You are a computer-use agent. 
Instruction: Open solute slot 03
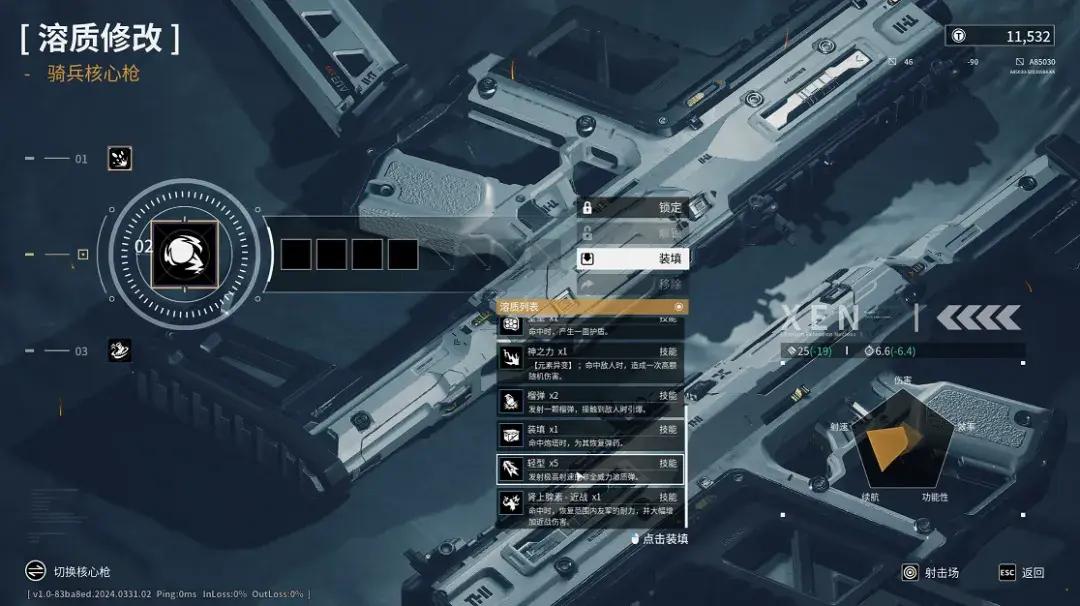[x=120, y=351]
